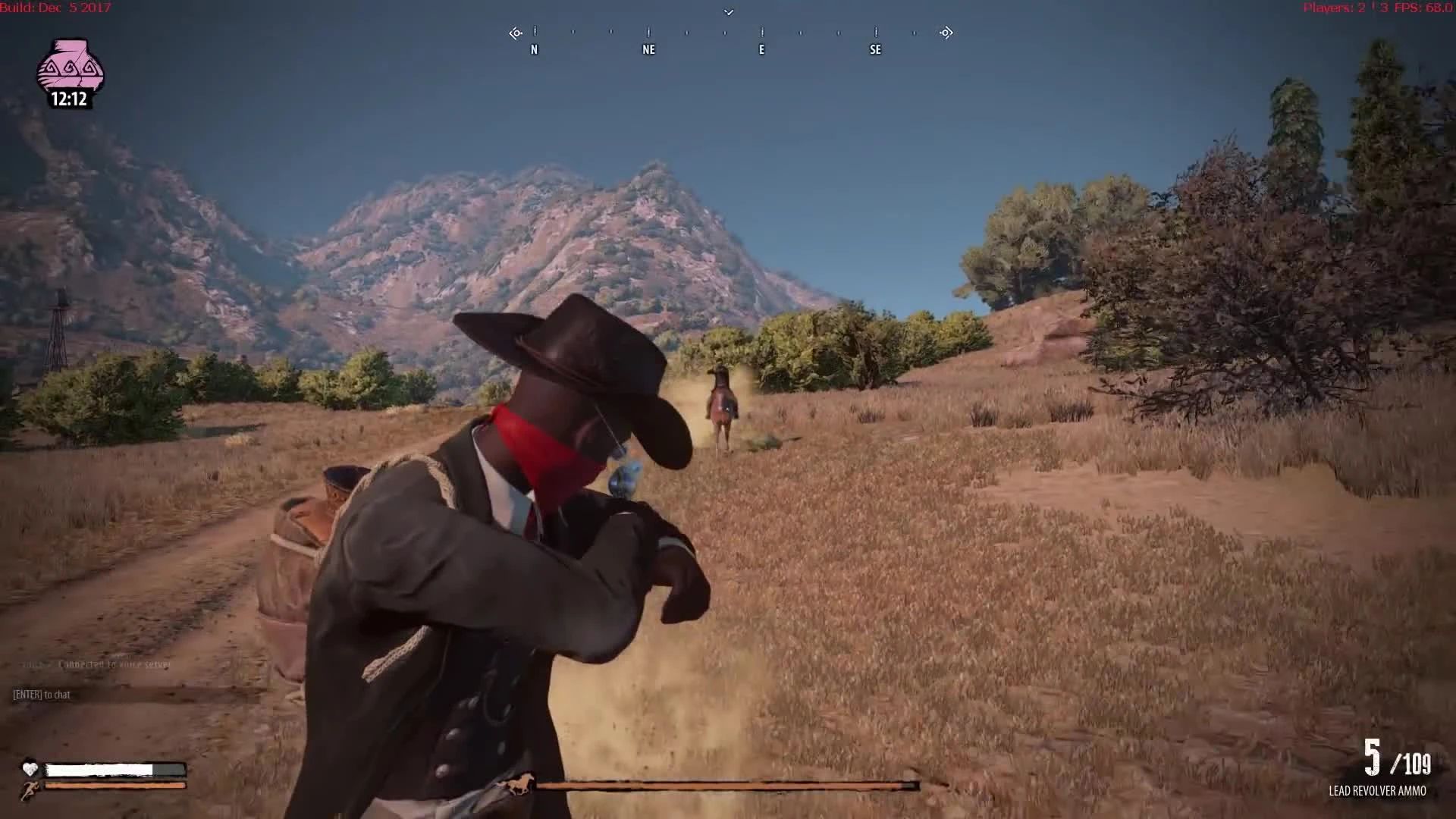Screen dimensions: 1456x819
Task: Click the white health progress bar
Action: [x=114, y=769]
